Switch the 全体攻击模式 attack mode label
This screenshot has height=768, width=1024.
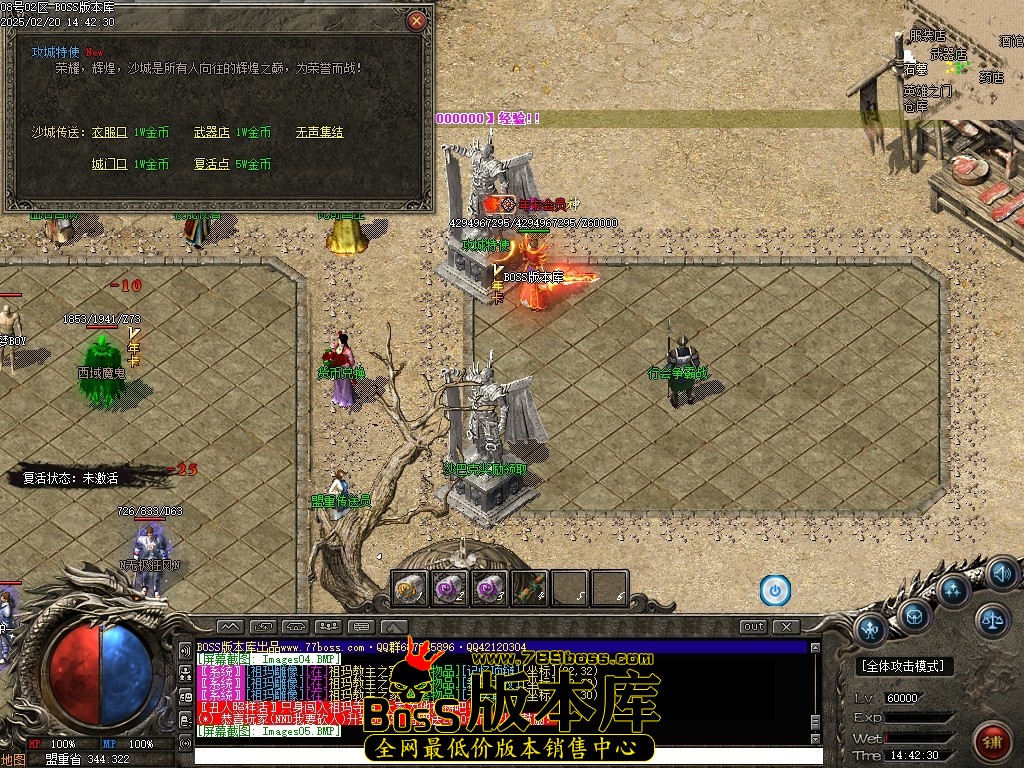pyautogui.click(x=906, y=666)
